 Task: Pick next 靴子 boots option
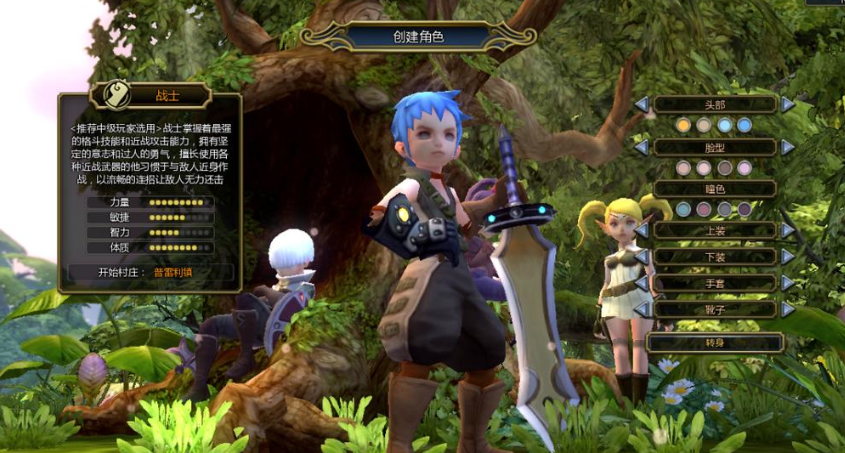[788, 310]
